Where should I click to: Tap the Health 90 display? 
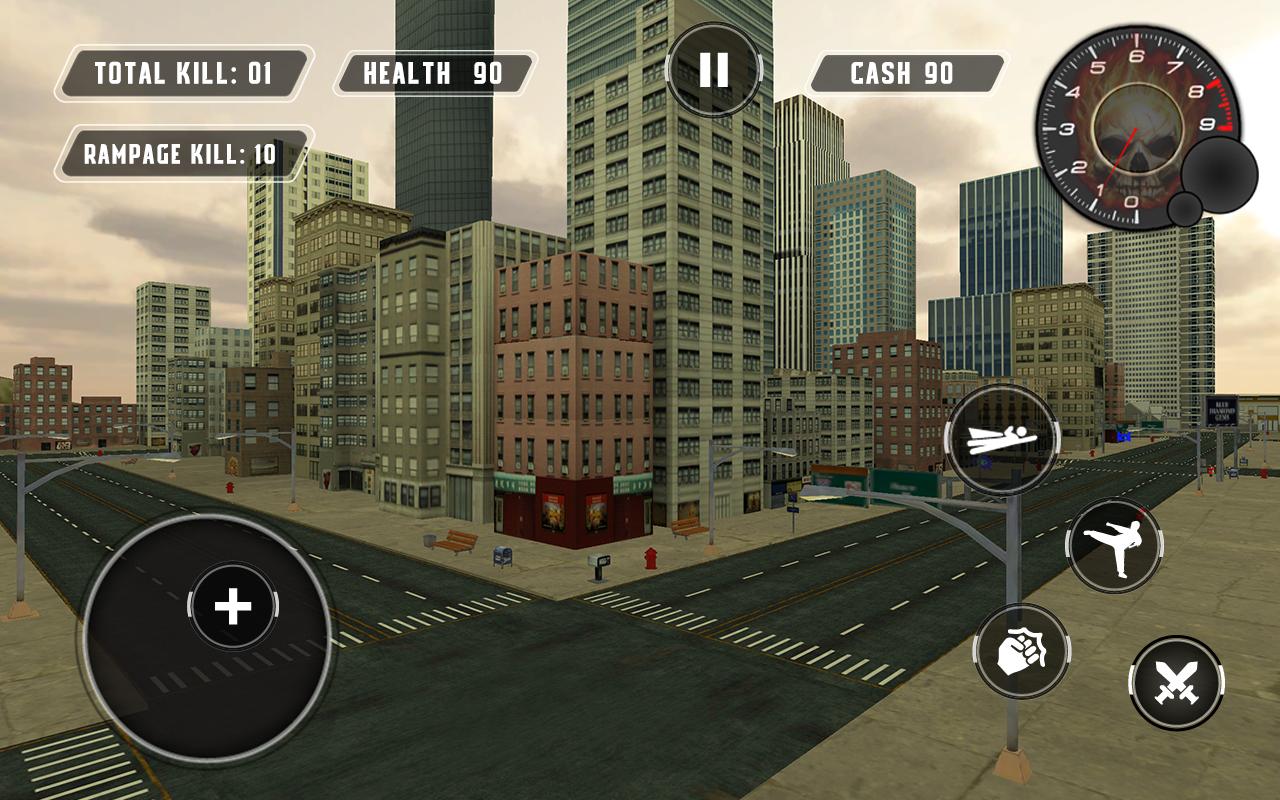coord(436,72)
